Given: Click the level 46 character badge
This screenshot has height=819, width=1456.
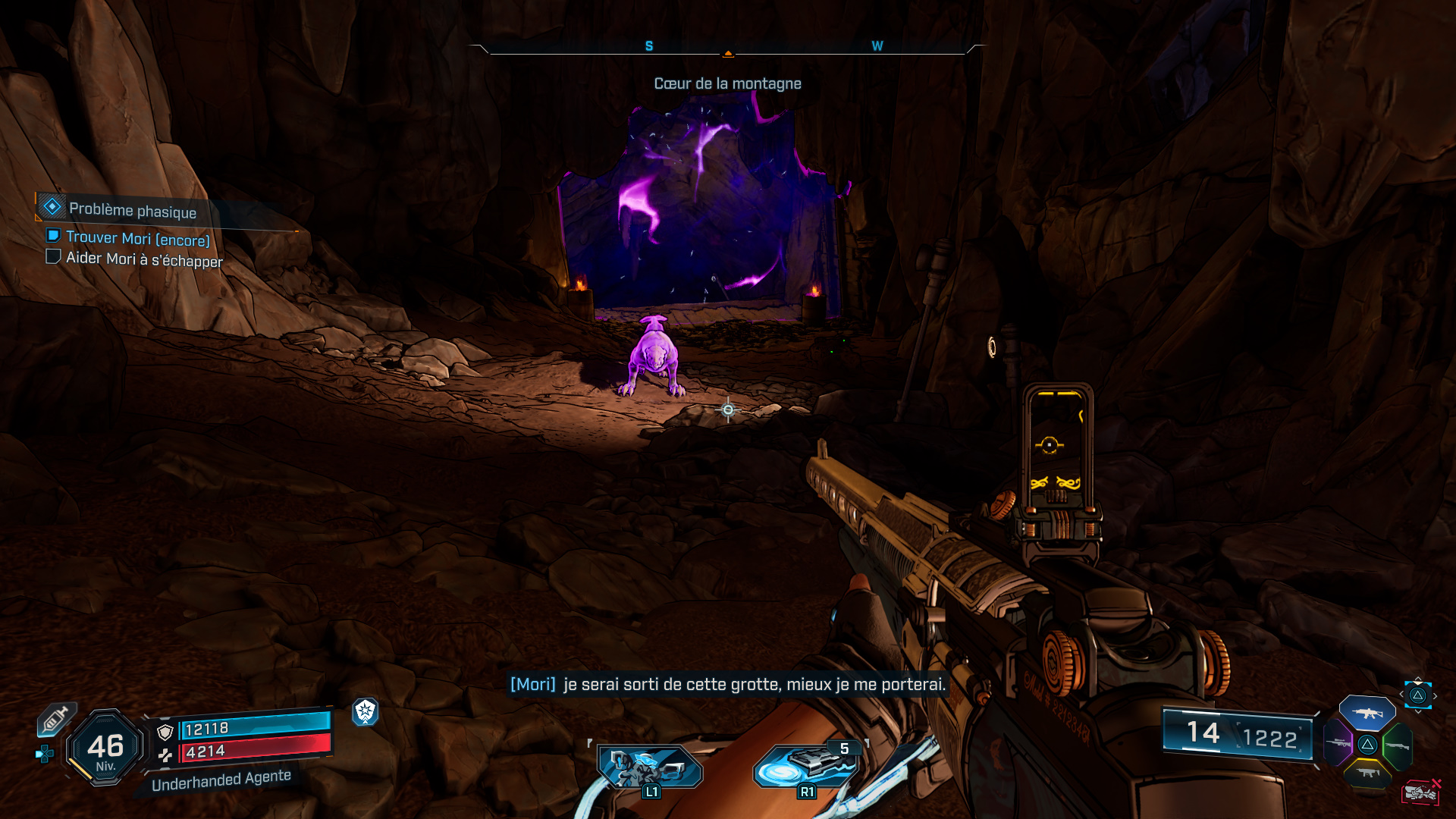Looking at the screenshot, I should (105, 748).
